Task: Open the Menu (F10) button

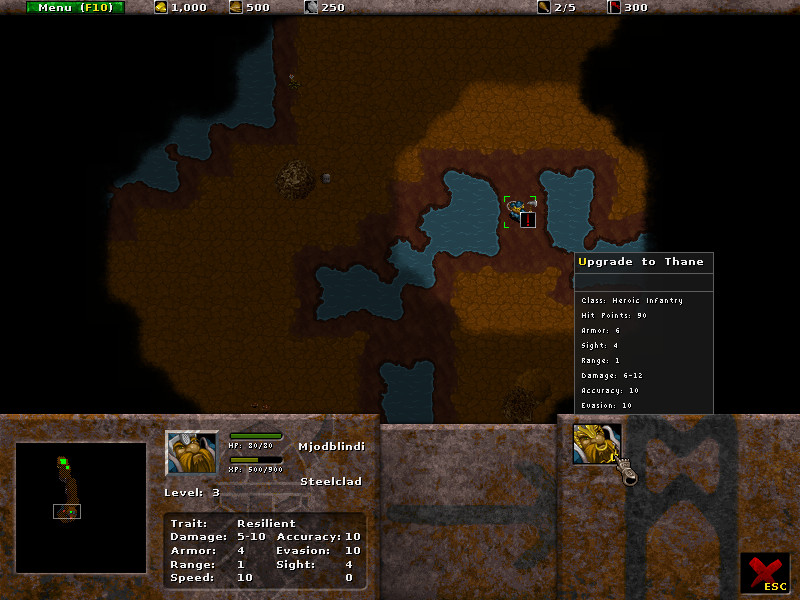Action: point(76,7)
